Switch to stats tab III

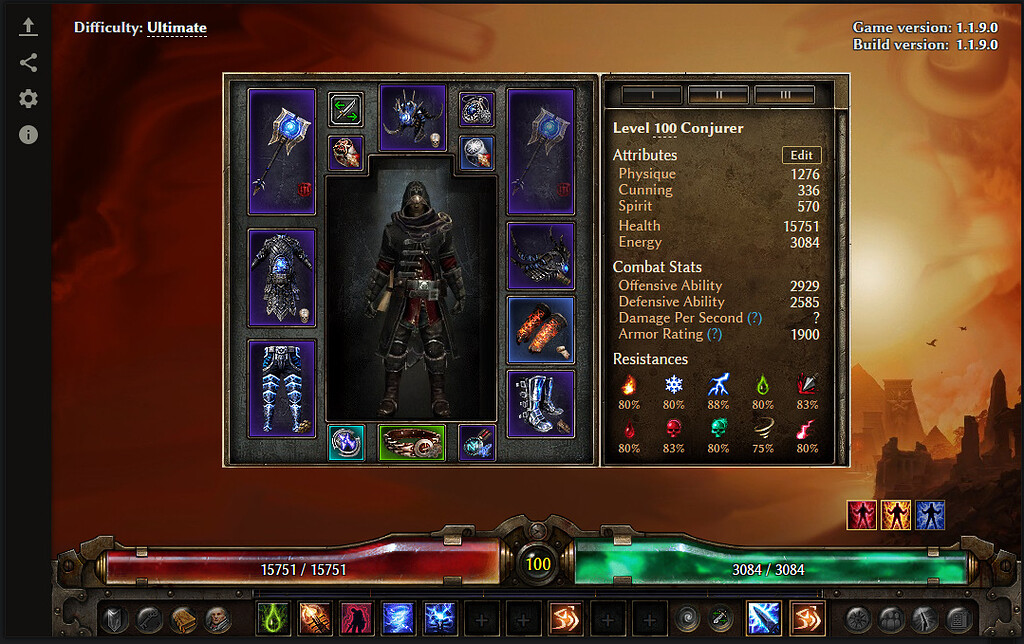click(x=784, y=94)
